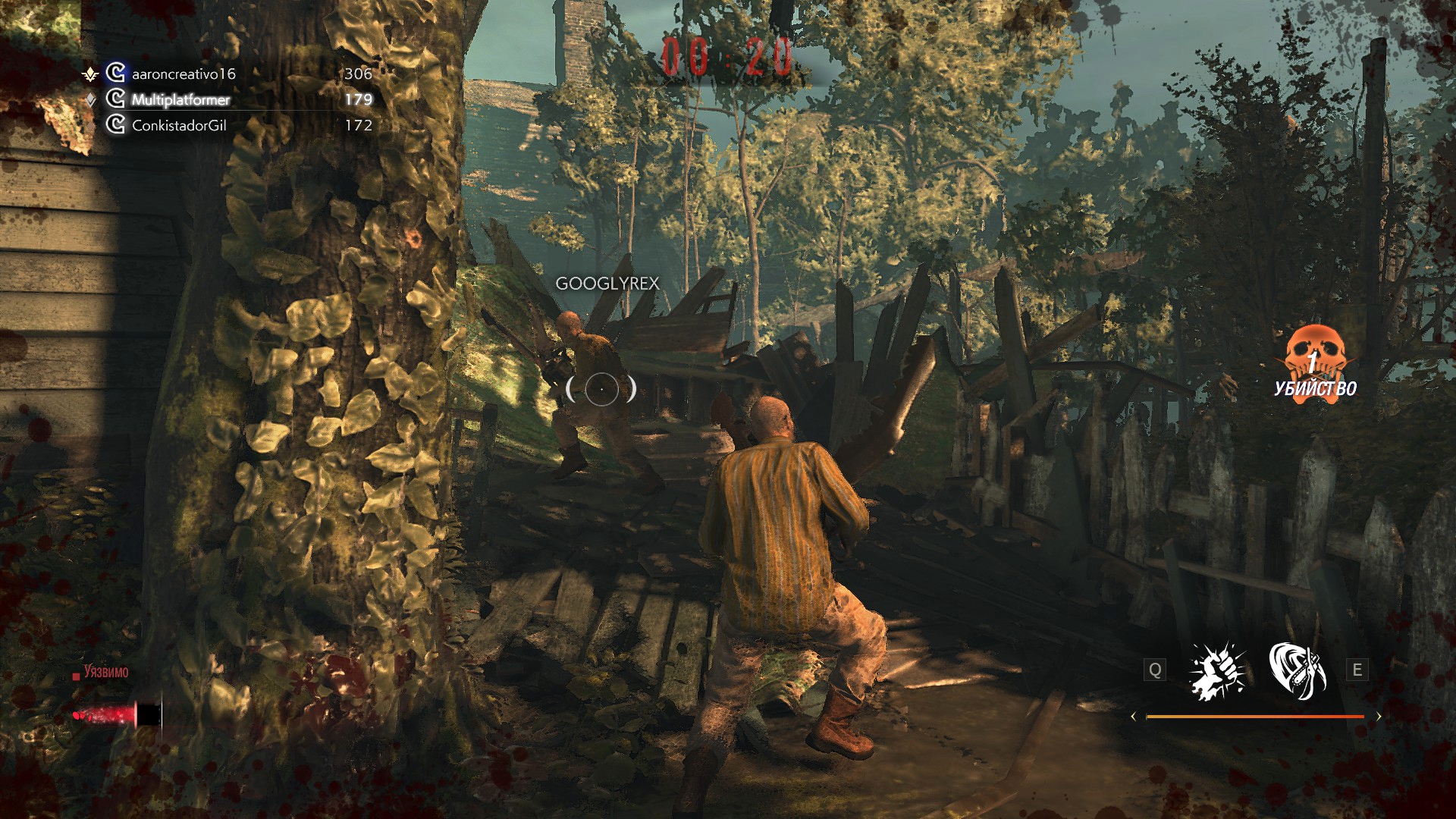The image size is (1456, 819).
Task: Click the orange skull kill notification
Action: tap(1316, 364)
